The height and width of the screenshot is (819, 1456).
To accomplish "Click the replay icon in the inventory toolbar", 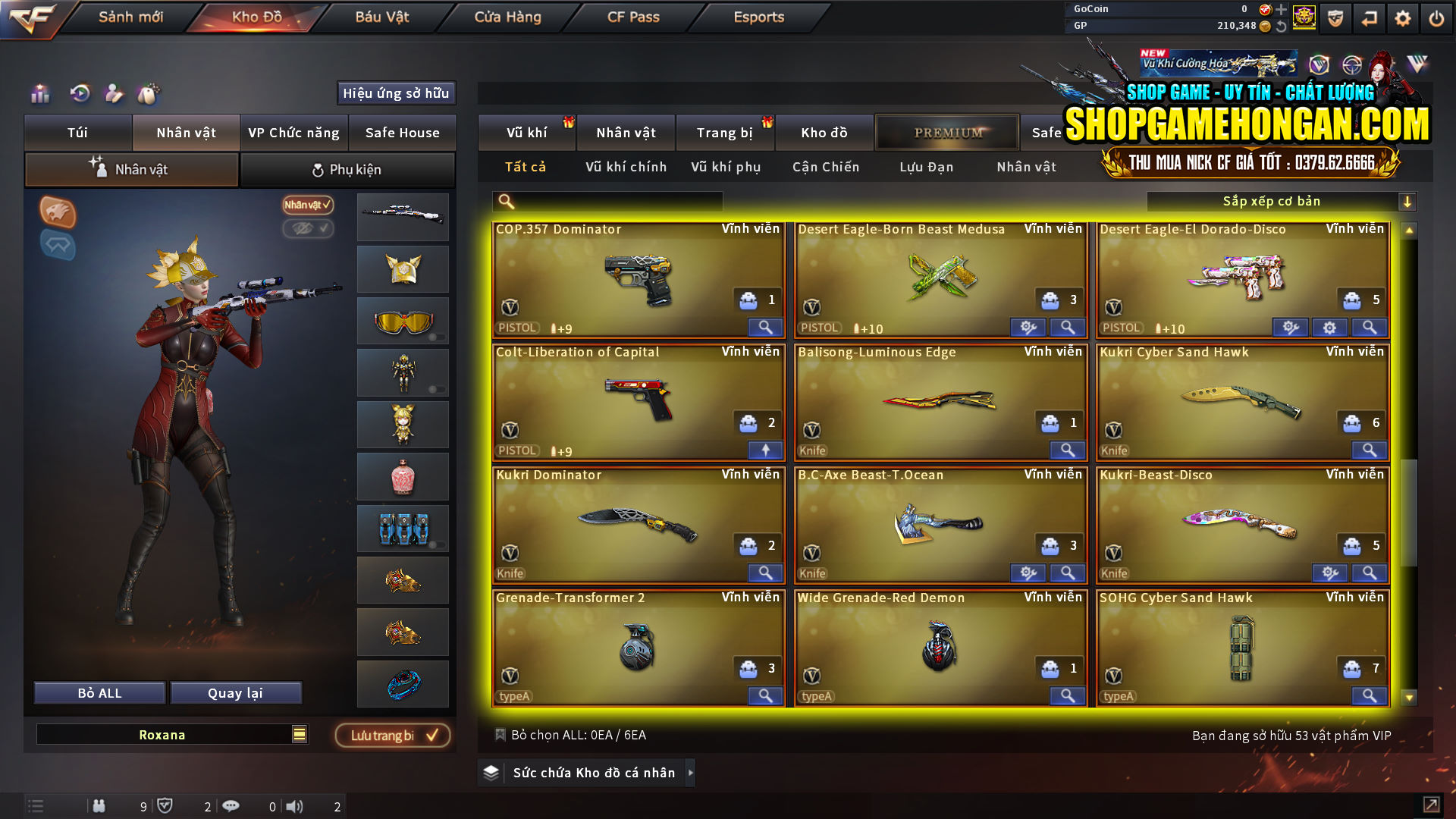I will click(80, 93).
